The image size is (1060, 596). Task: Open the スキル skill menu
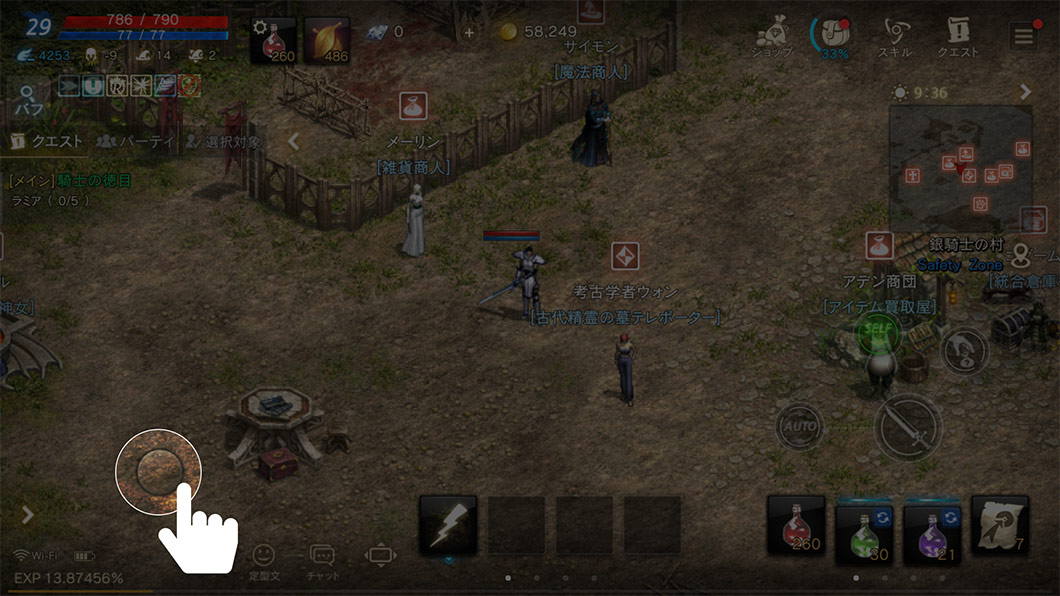pos(893,38)
